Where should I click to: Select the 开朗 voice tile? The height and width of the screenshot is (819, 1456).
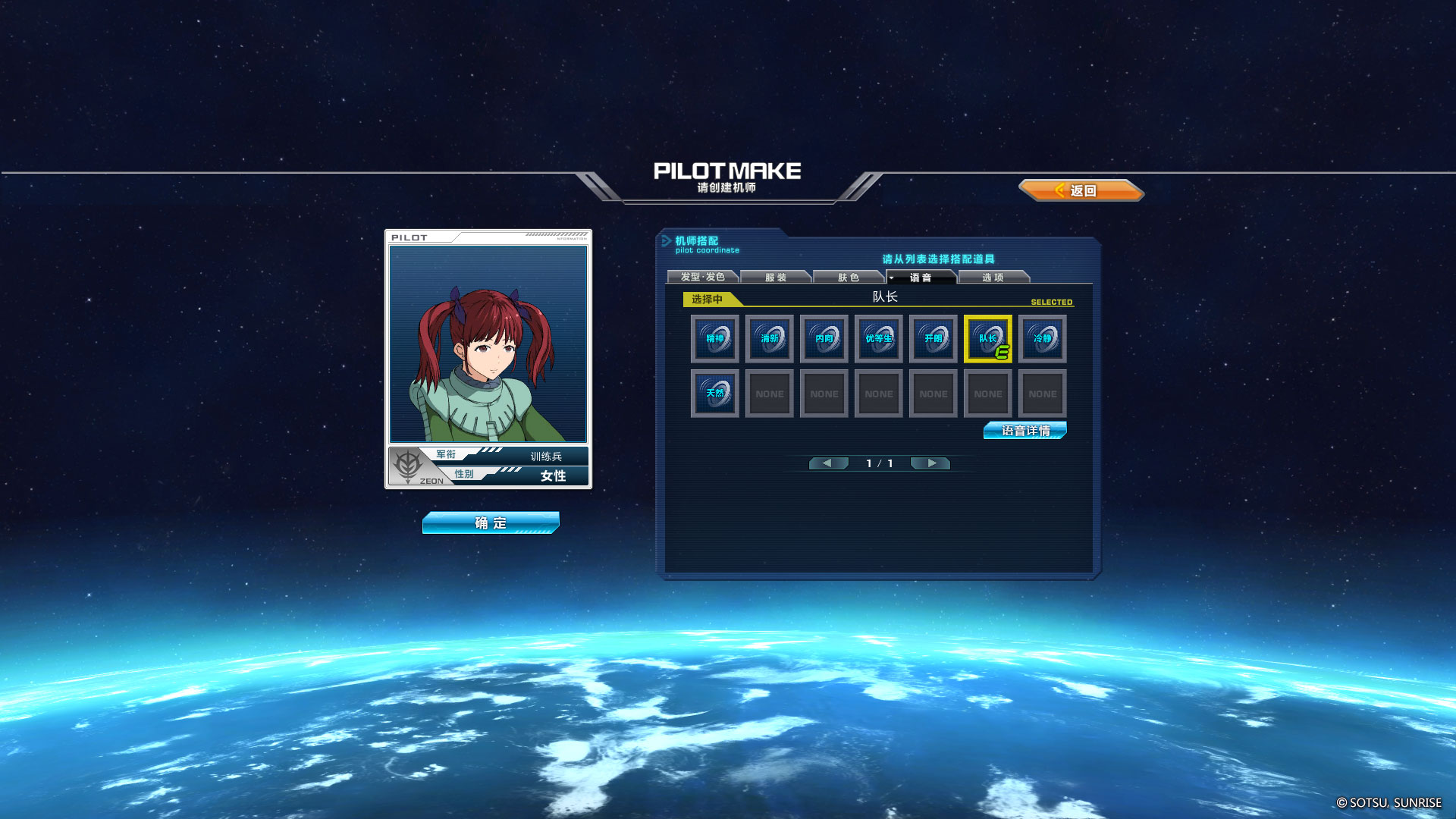[x=934, y=339]
